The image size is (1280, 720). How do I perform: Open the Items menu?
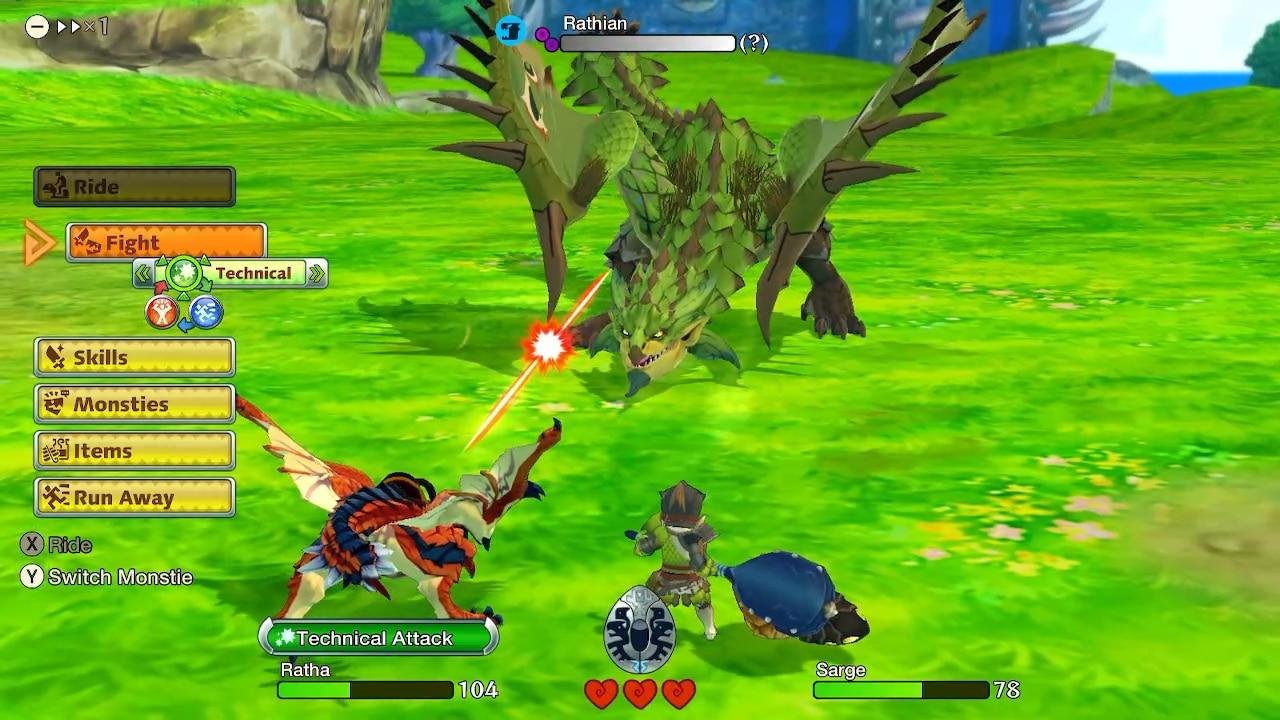pyautogui.click(x=135, y=451)
